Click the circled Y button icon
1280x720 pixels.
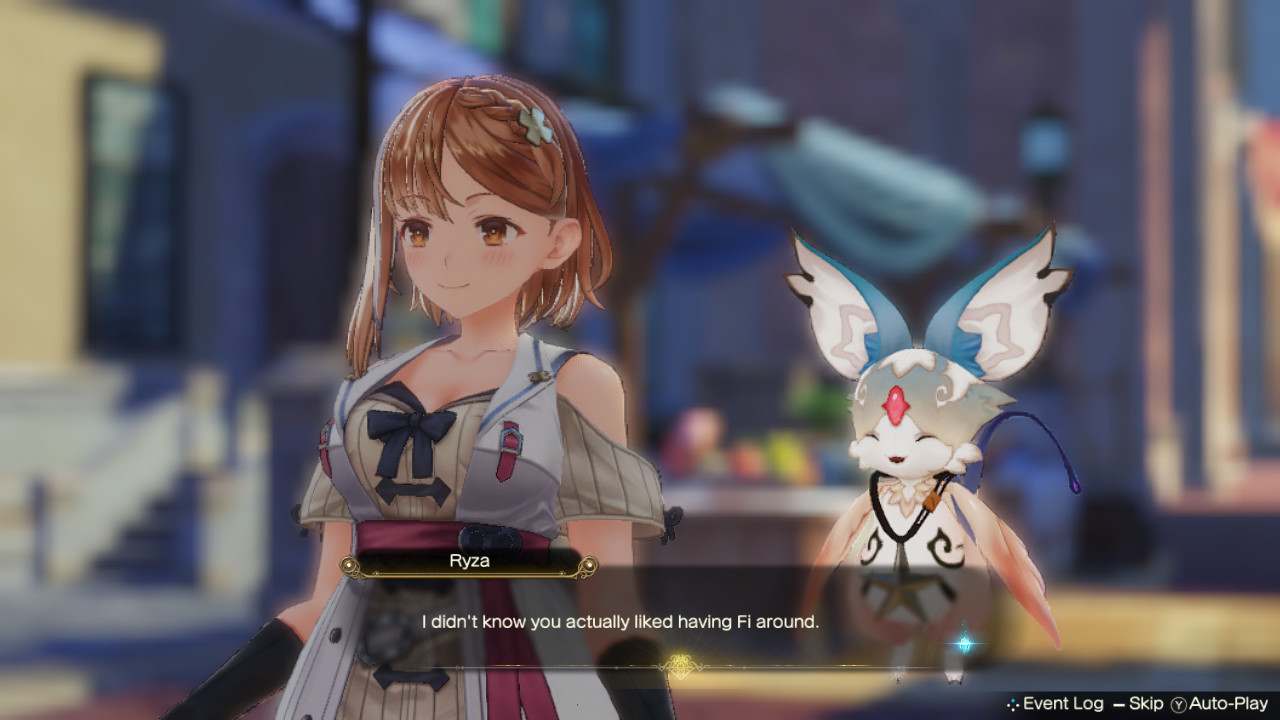coord(1177,704)
